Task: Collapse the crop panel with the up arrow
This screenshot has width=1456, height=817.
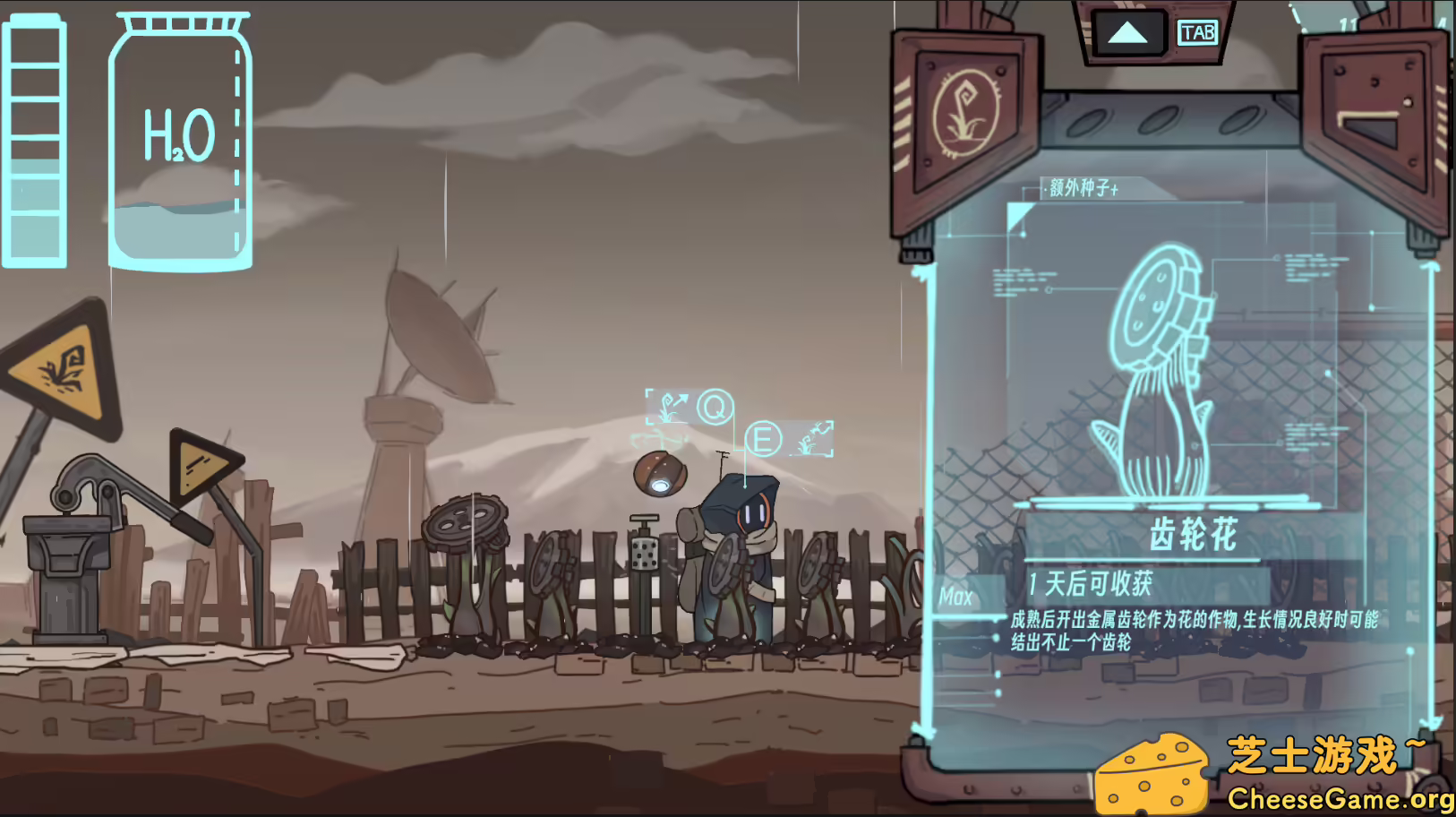Action: [1127, 32]
